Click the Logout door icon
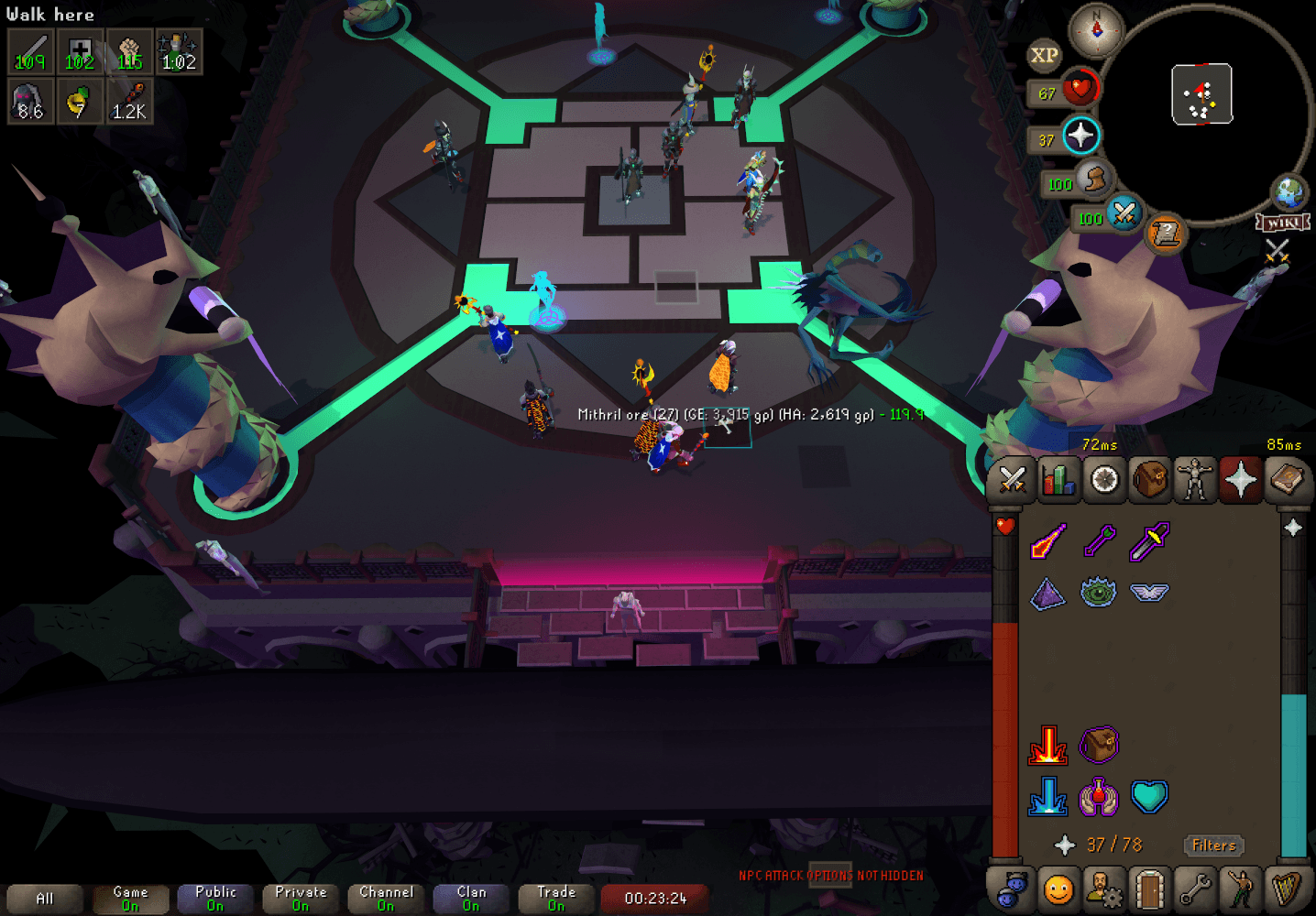1316x916 pixels. pyautogui.click(x=1150, y=888)
